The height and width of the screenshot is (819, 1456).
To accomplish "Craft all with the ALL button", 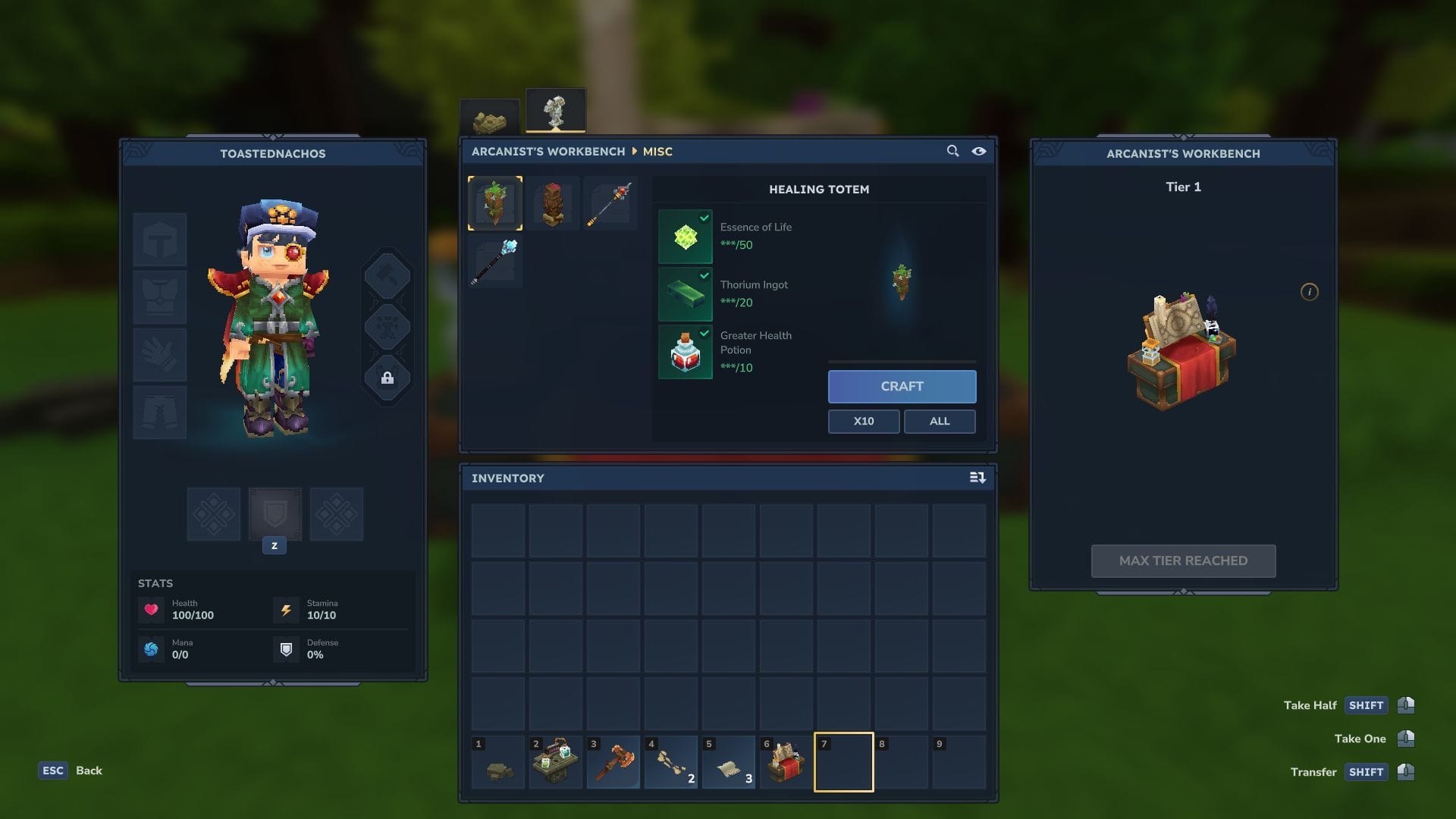I will (x=939, y=421).
